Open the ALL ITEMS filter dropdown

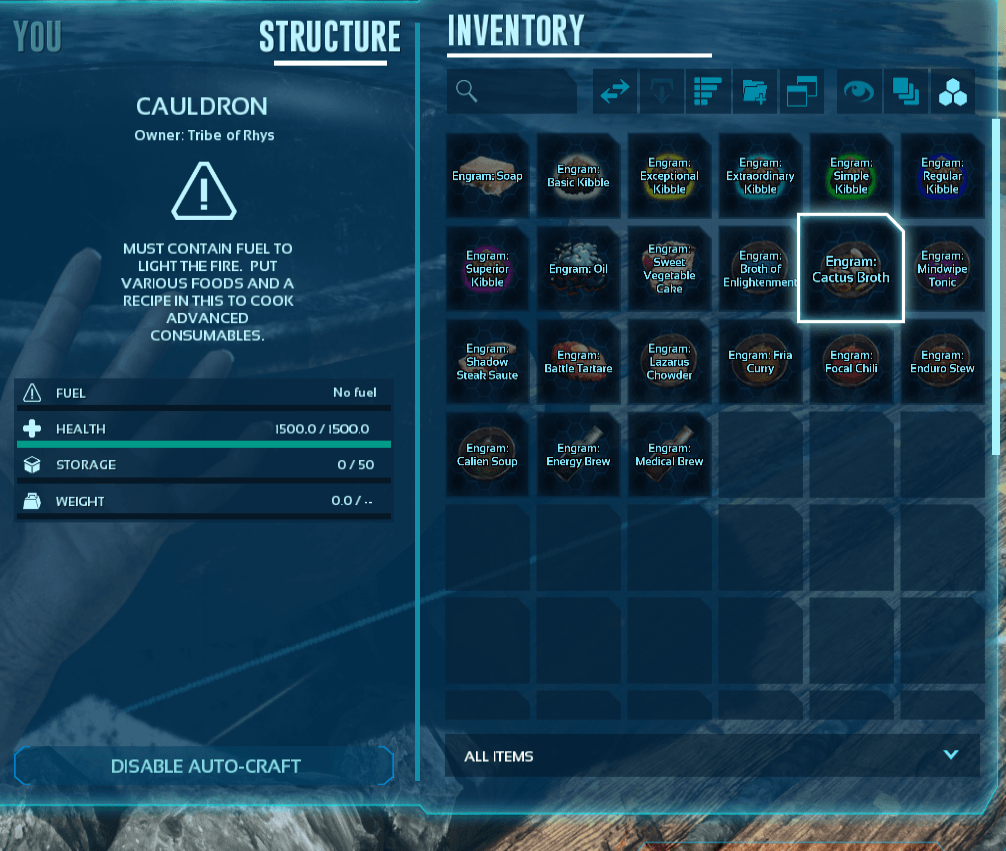pos(711,756)
